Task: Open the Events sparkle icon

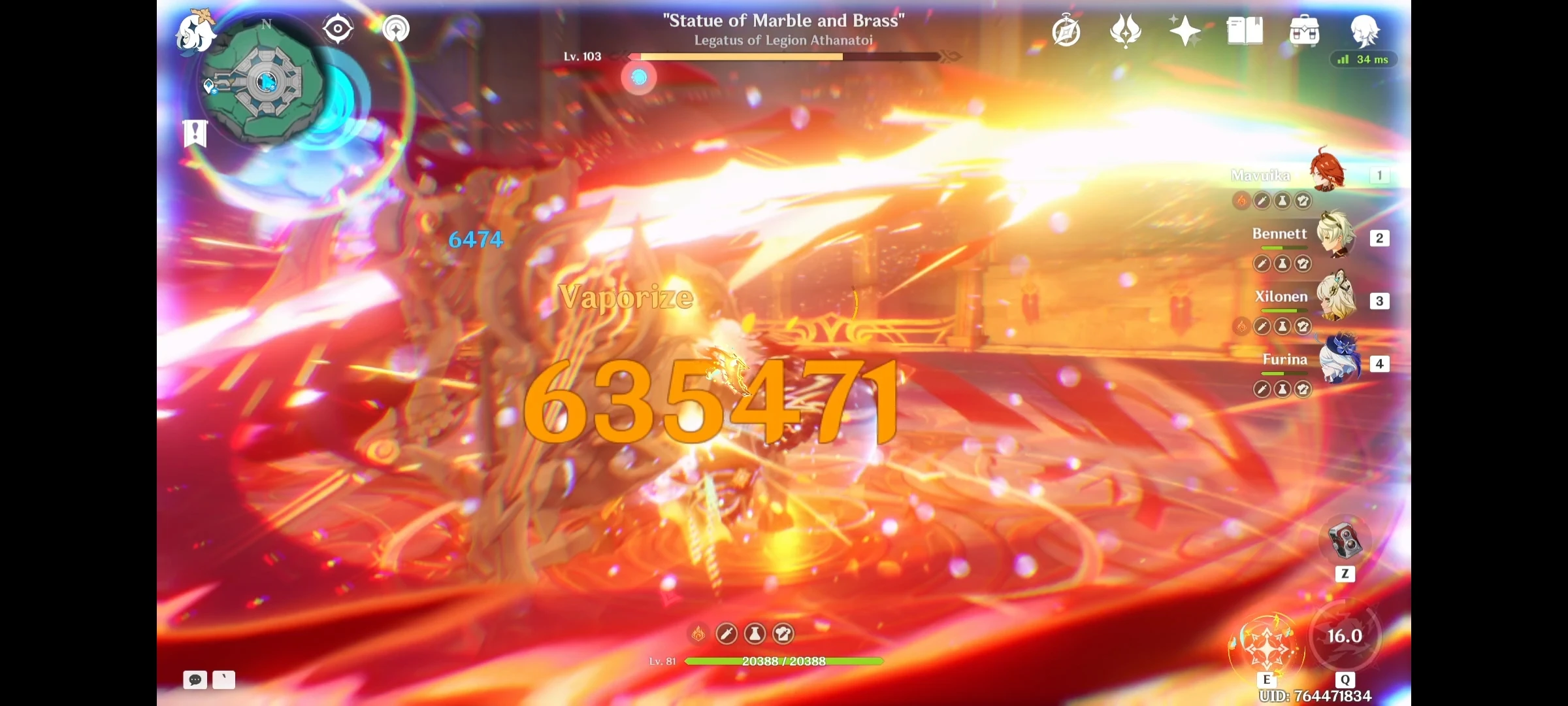Action: (x=1184, y=29)
